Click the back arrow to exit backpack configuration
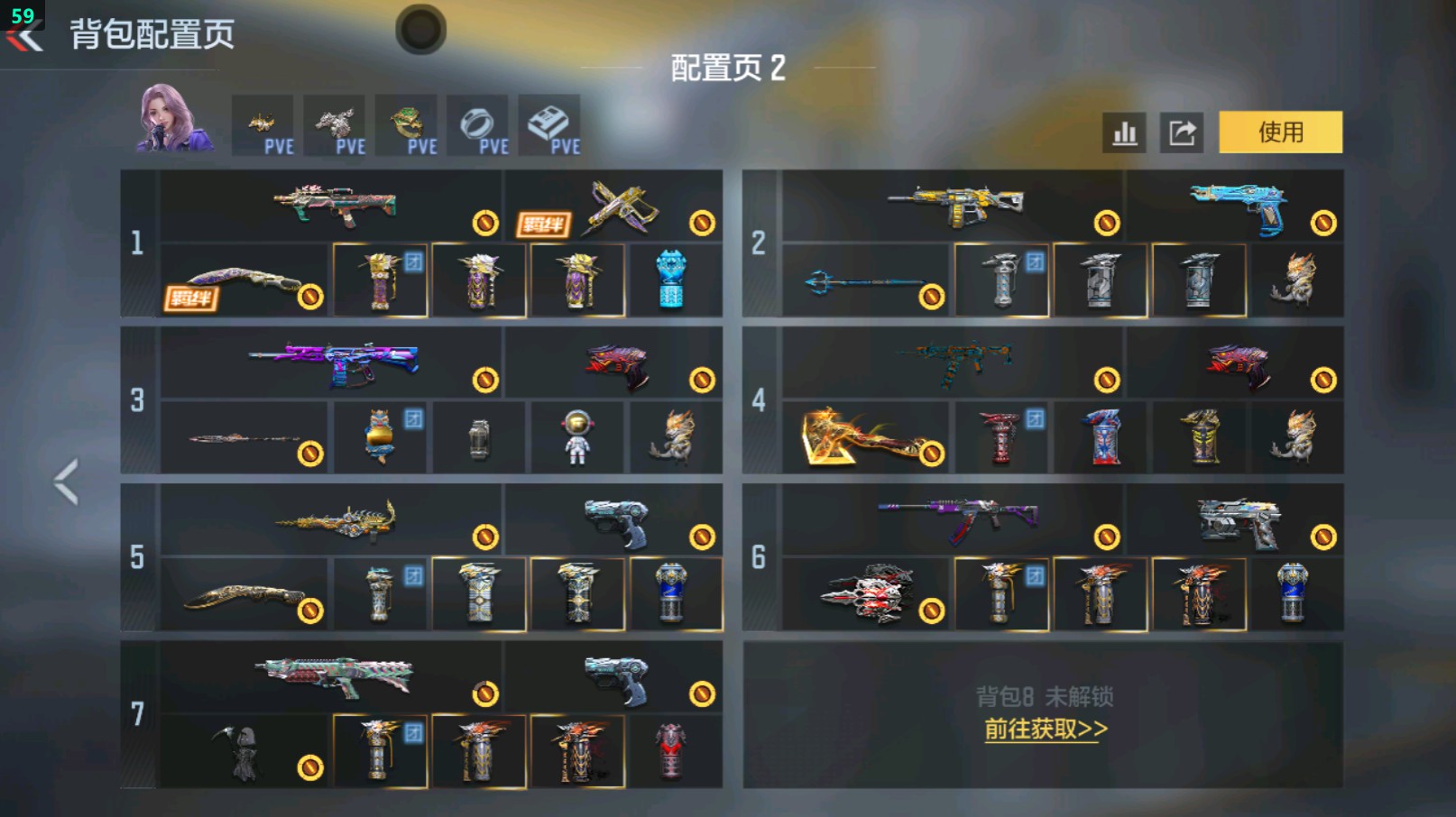 24,36
